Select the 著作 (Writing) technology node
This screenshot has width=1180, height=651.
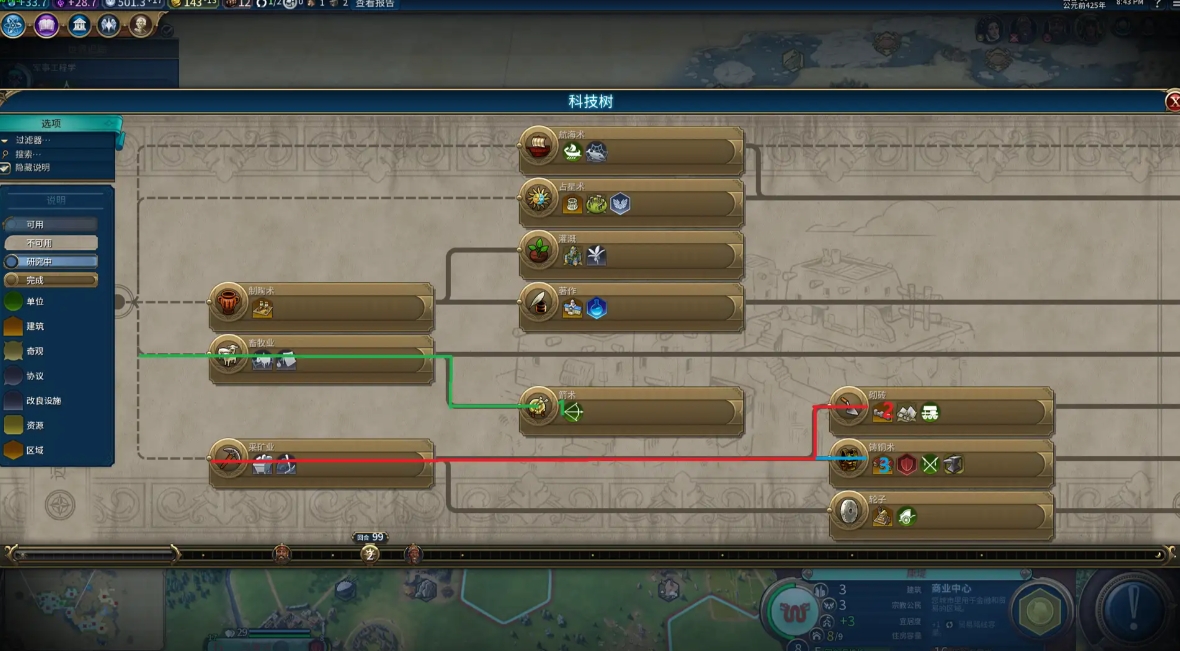(x=631, y=307)
